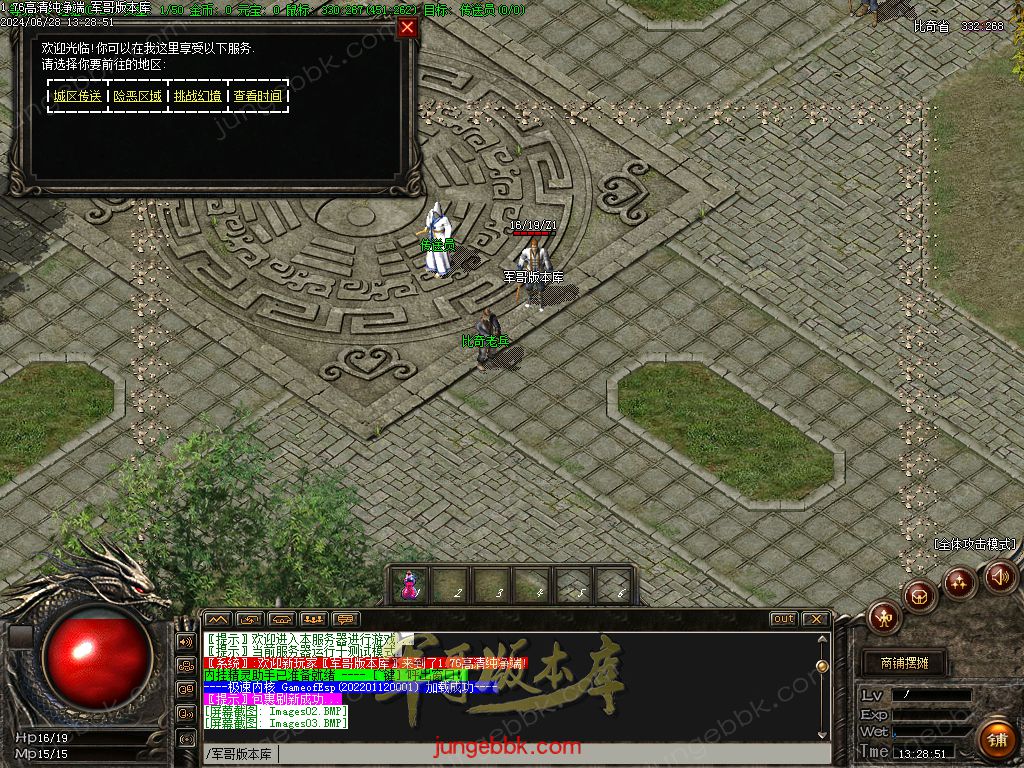
Task: Click the group members chat button
Action: pyautogui.click(x=314, y=619)
